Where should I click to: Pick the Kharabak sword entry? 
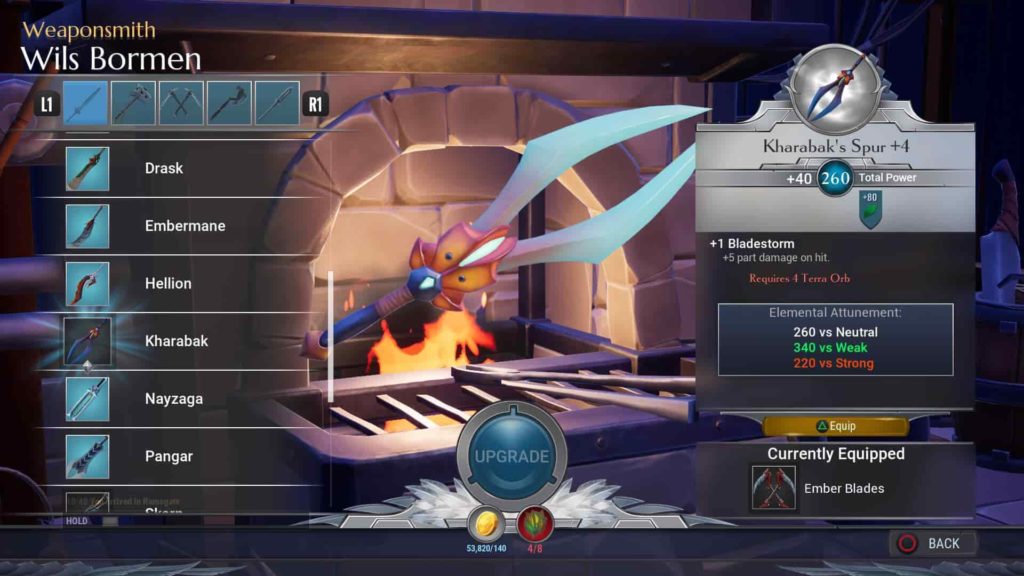coord(176,341)
